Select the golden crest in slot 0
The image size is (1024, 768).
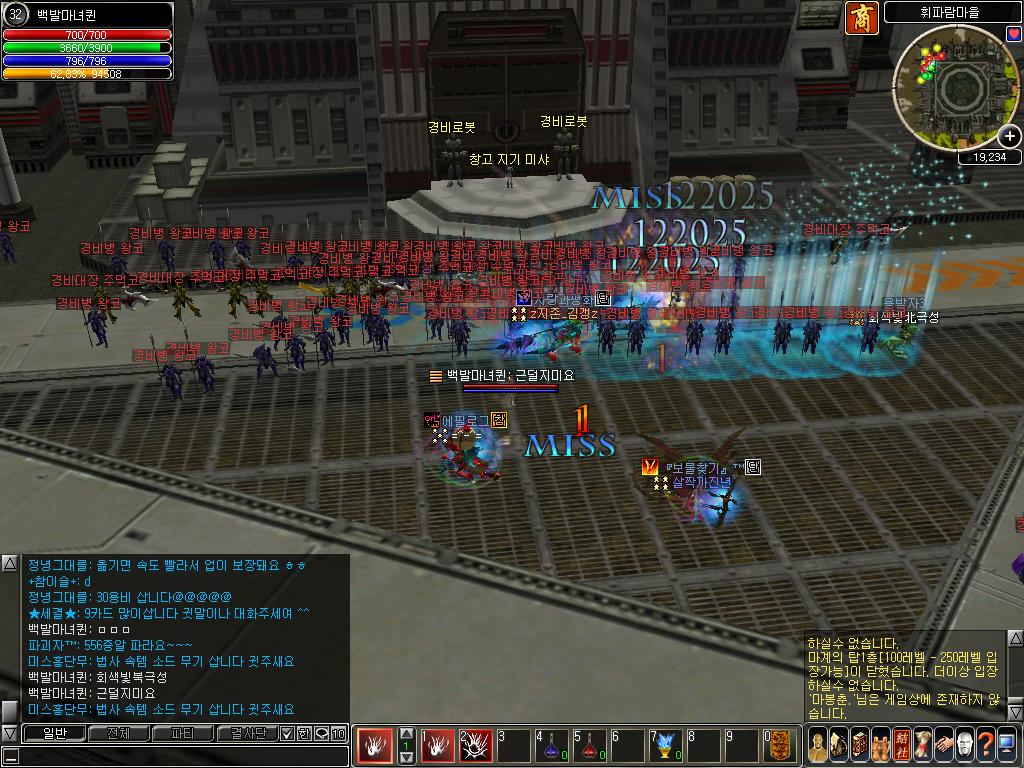point(780,745)
